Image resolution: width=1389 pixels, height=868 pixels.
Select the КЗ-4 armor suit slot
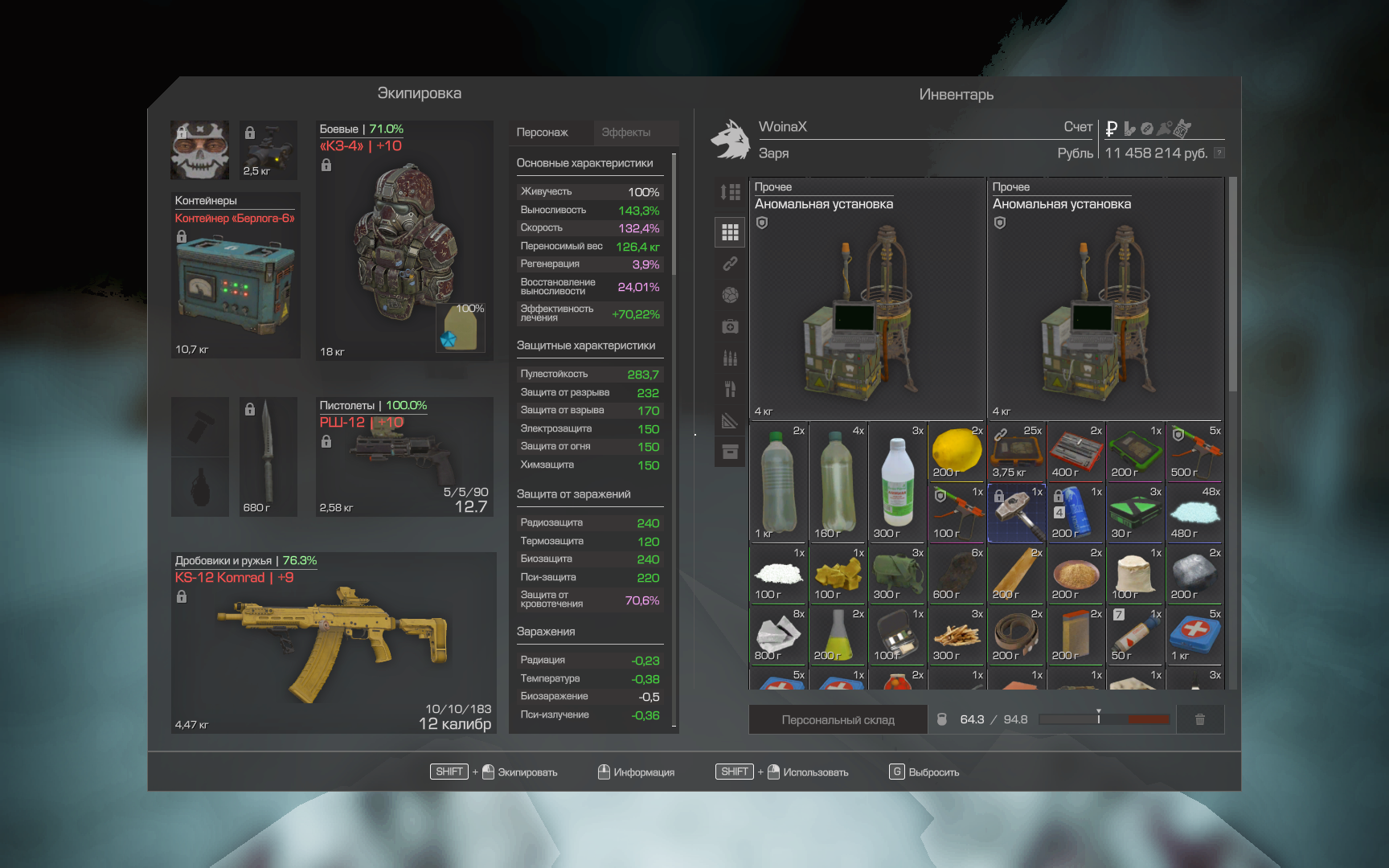click(404, 241)
